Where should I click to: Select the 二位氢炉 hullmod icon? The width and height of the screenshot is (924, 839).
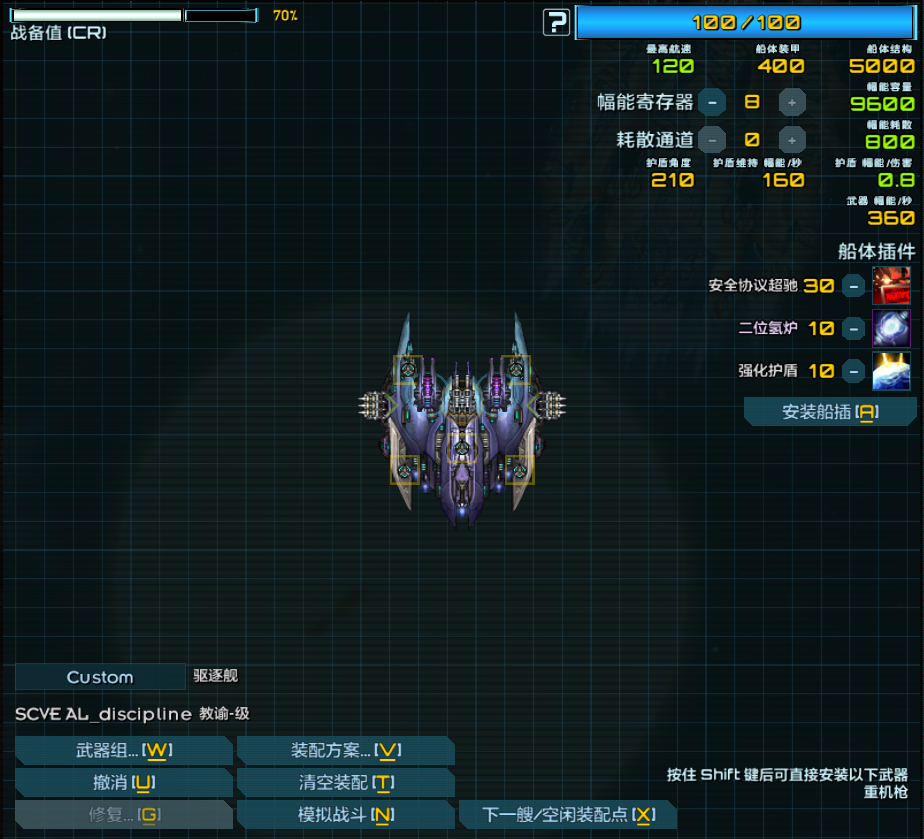click(x=891, y=328)
